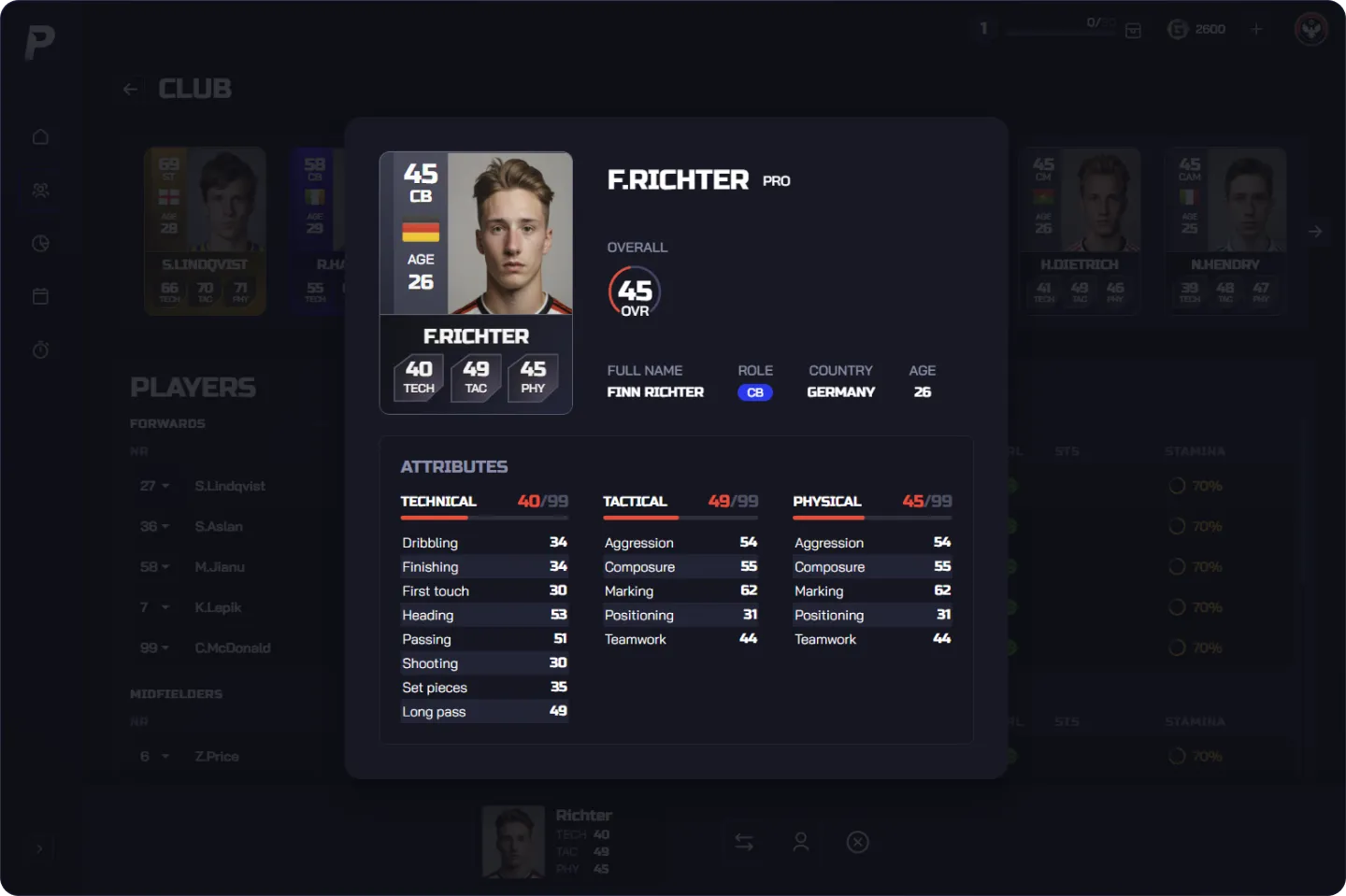Click the back arrow next to CLUB
Image resolution: width=1346 pixels, height=896 pixels.
[x=131, y=88]
